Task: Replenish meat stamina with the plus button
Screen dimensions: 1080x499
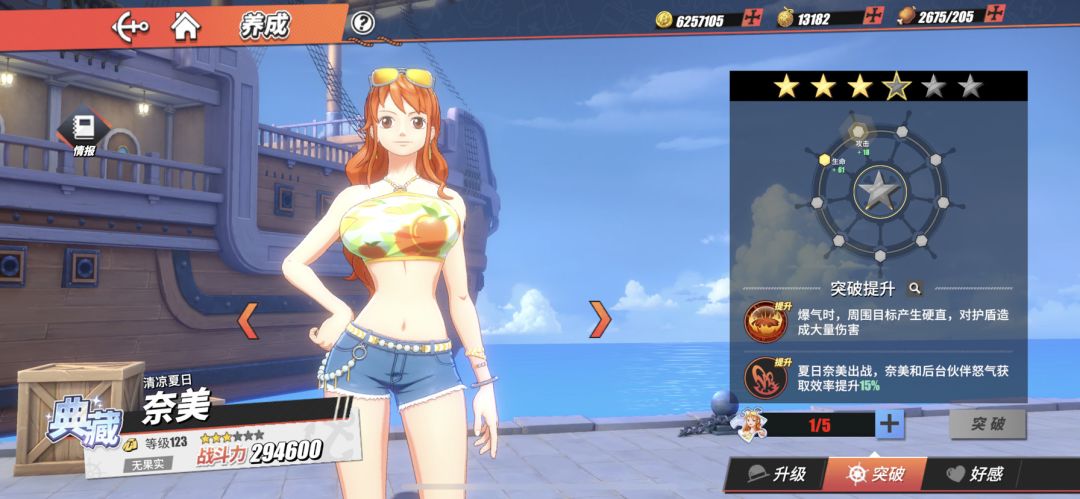Action: point(994,14)
